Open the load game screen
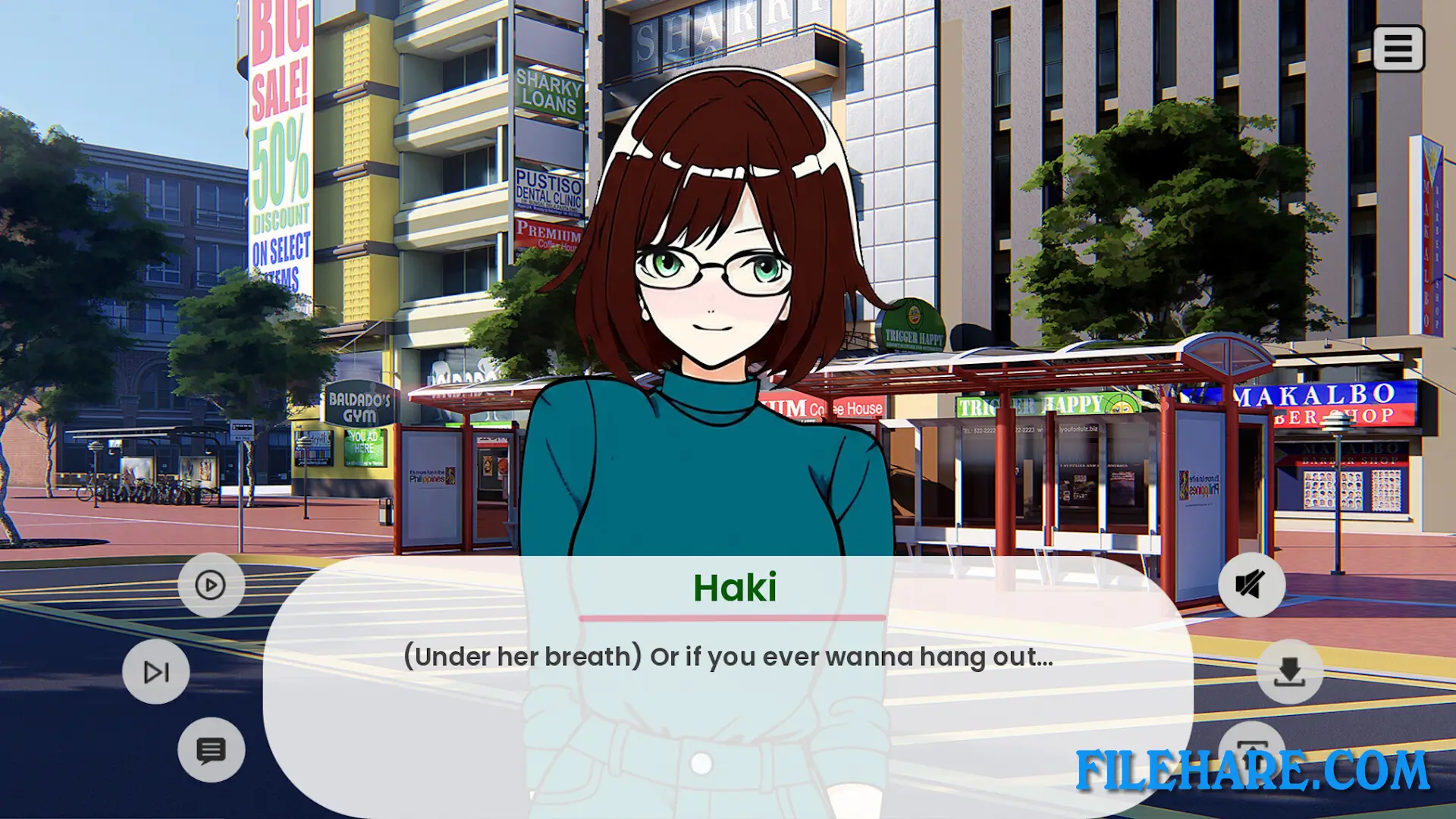The width and height of the screenshot is (1456, 819). coord(1251,751)
